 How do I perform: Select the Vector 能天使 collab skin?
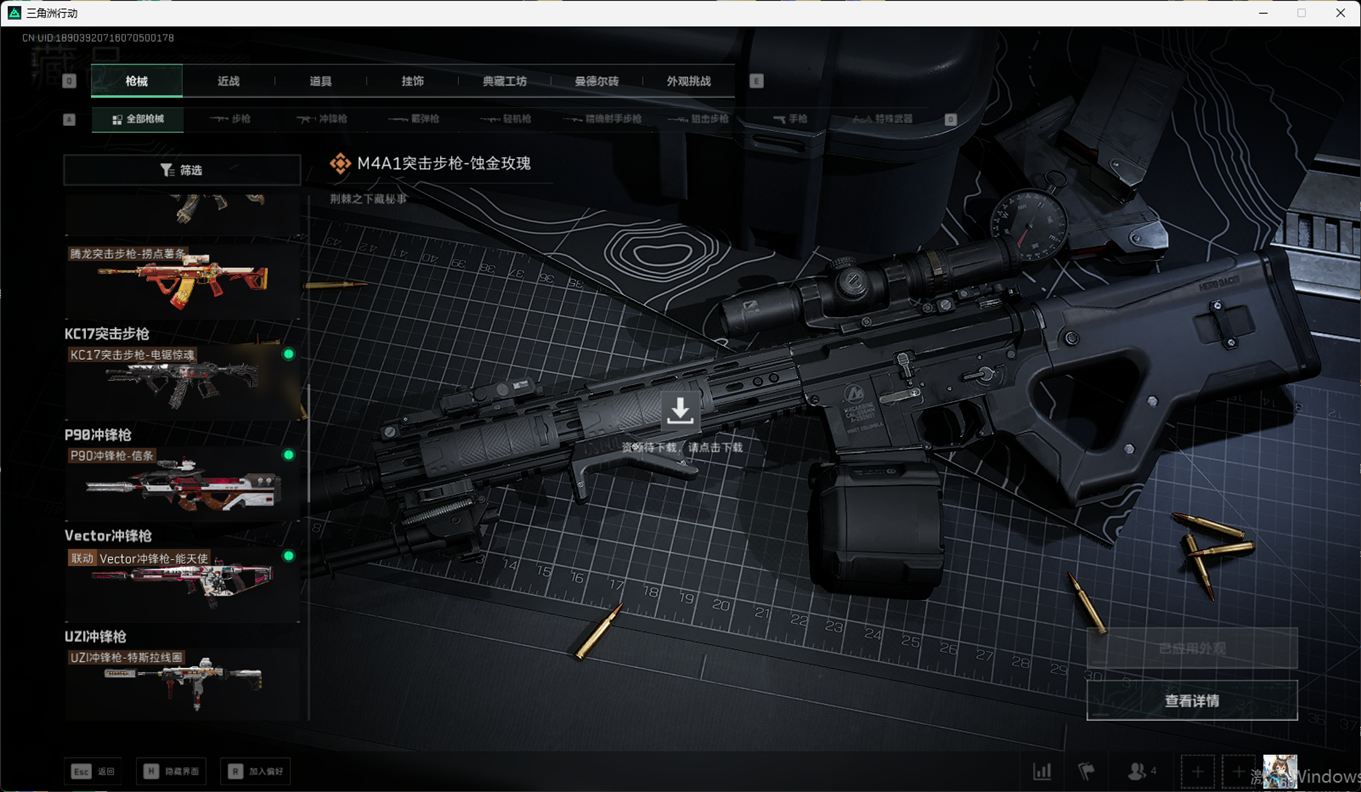182,585
